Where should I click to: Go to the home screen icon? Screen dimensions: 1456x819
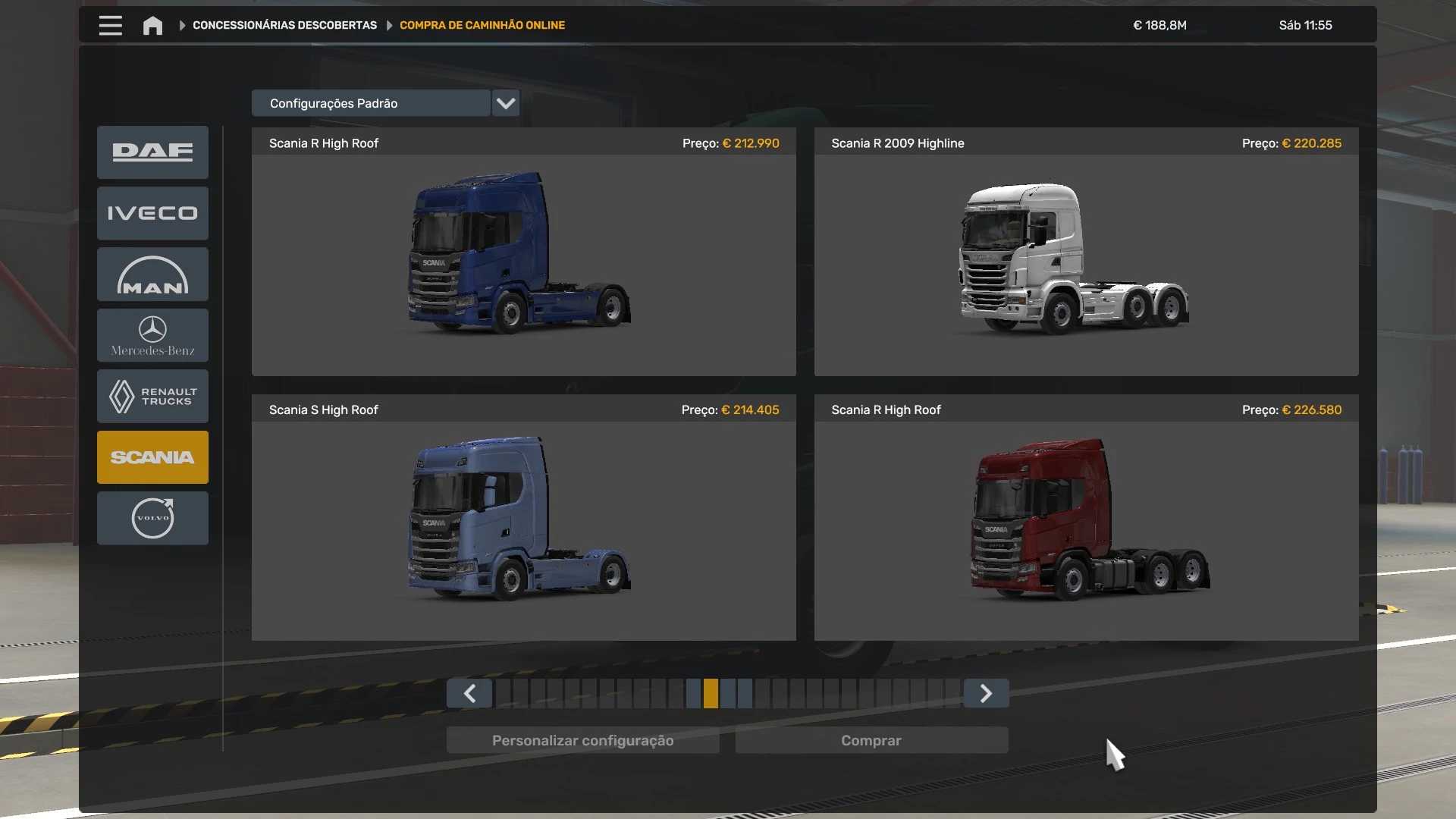click(152, 26)
